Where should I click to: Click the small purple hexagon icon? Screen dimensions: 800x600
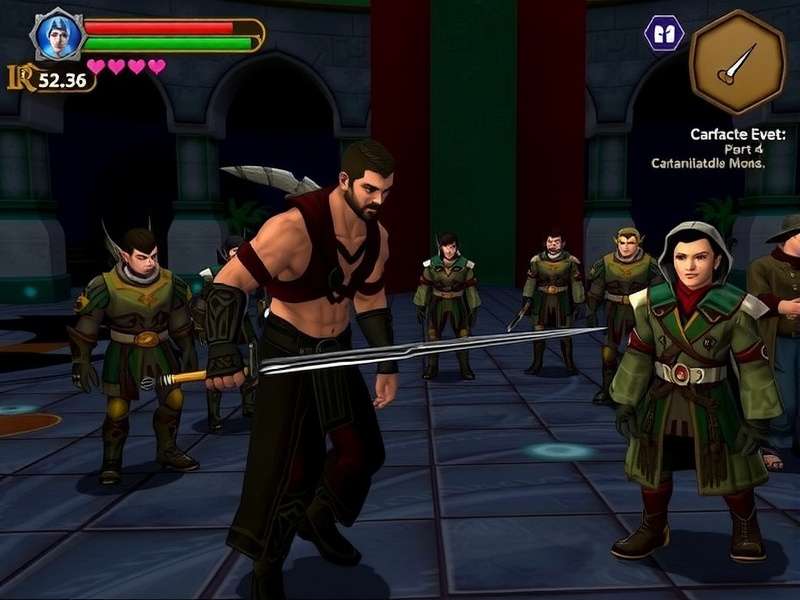[664, 33]
